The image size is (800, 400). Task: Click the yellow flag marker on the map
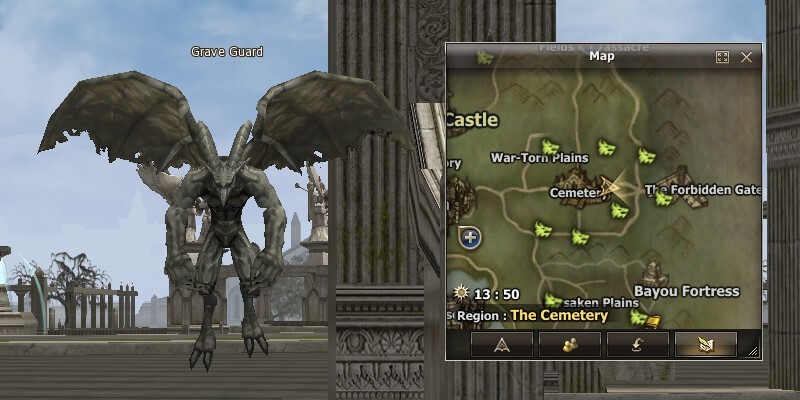pyautogui.click(x=653, y=321)
